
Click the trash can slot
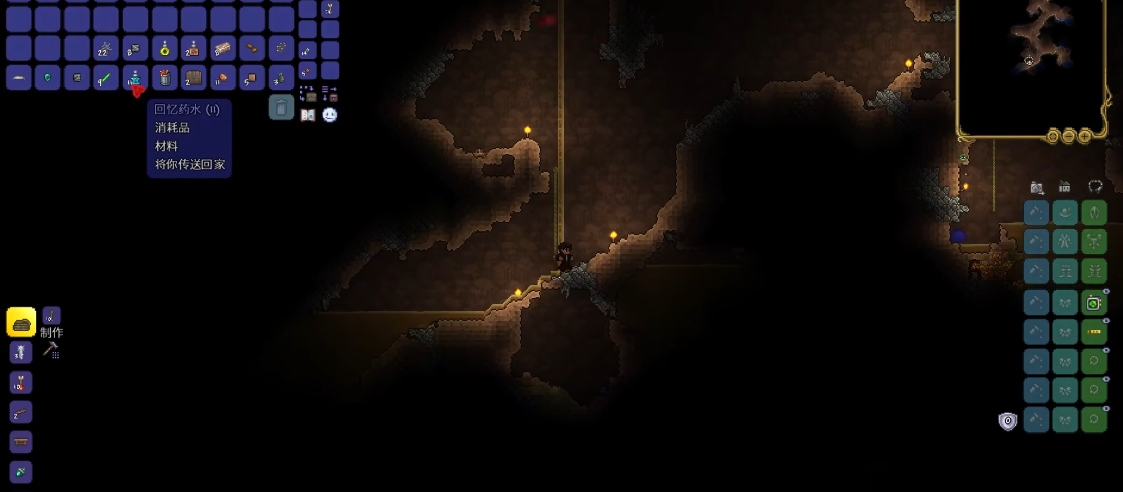coord(281,107)
